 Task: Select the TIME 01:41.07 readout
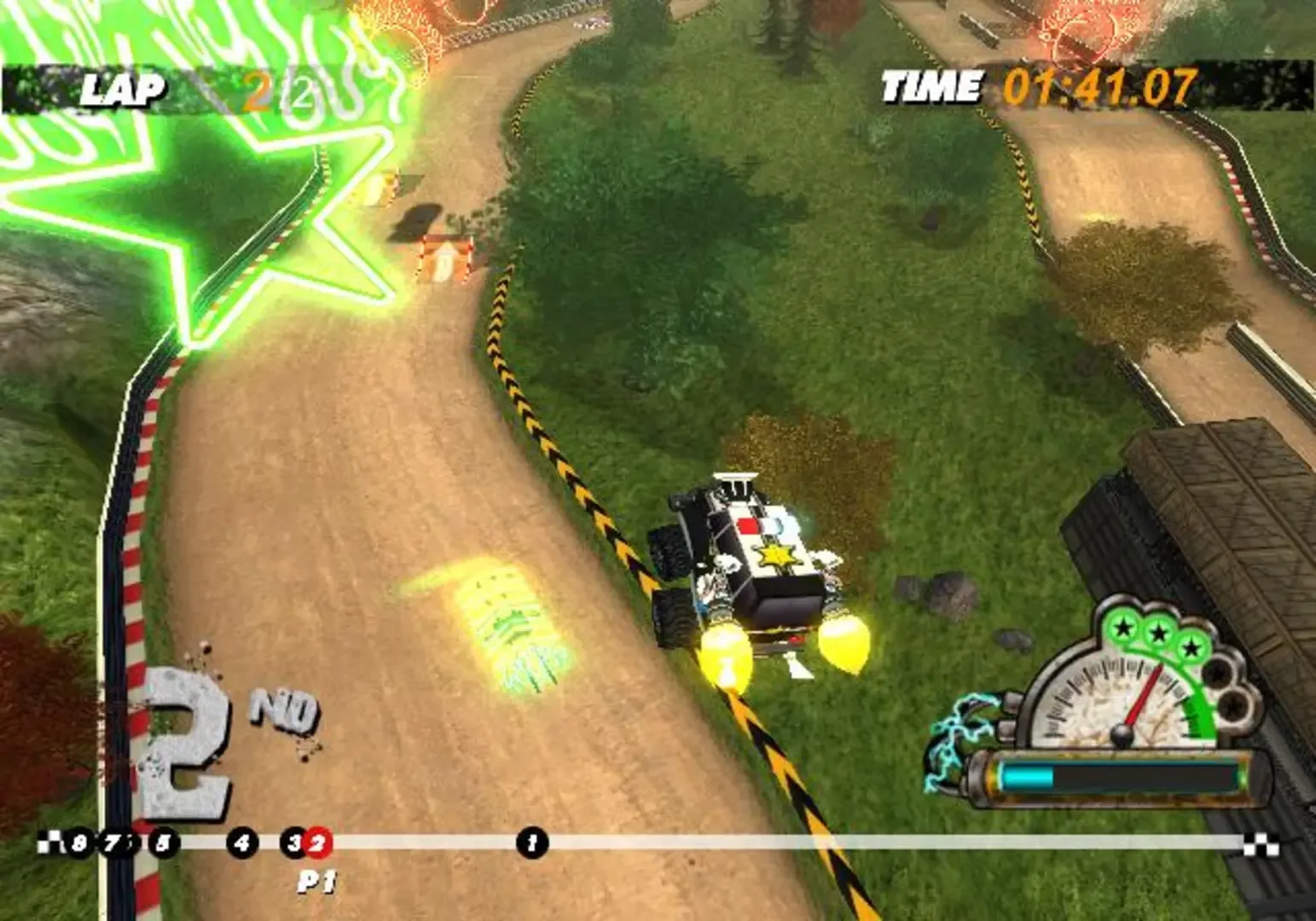(x=1100, y=85)
